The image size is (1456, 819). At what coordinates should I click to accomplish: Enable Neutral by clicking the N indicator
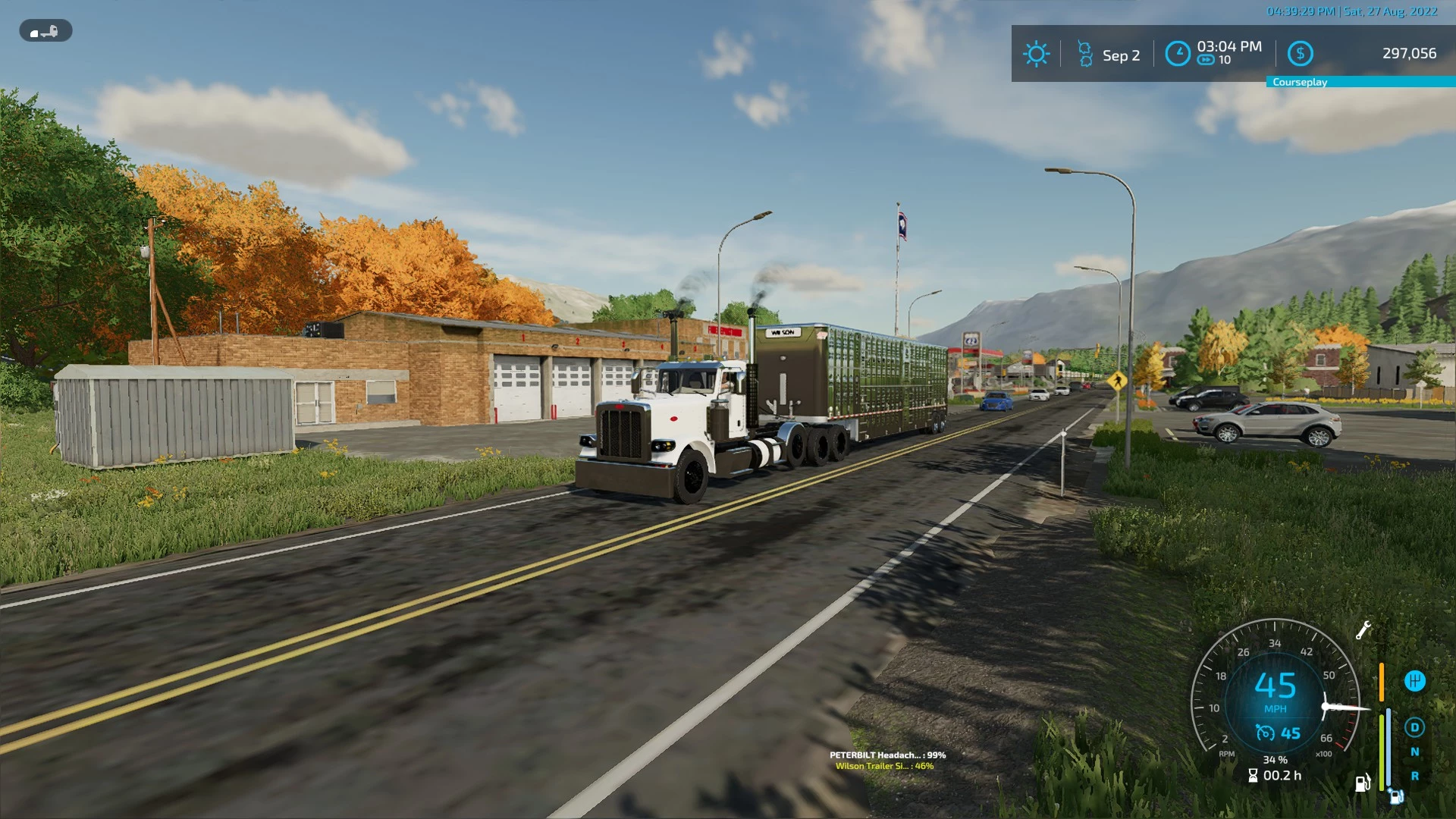(x=1415, y=752)
